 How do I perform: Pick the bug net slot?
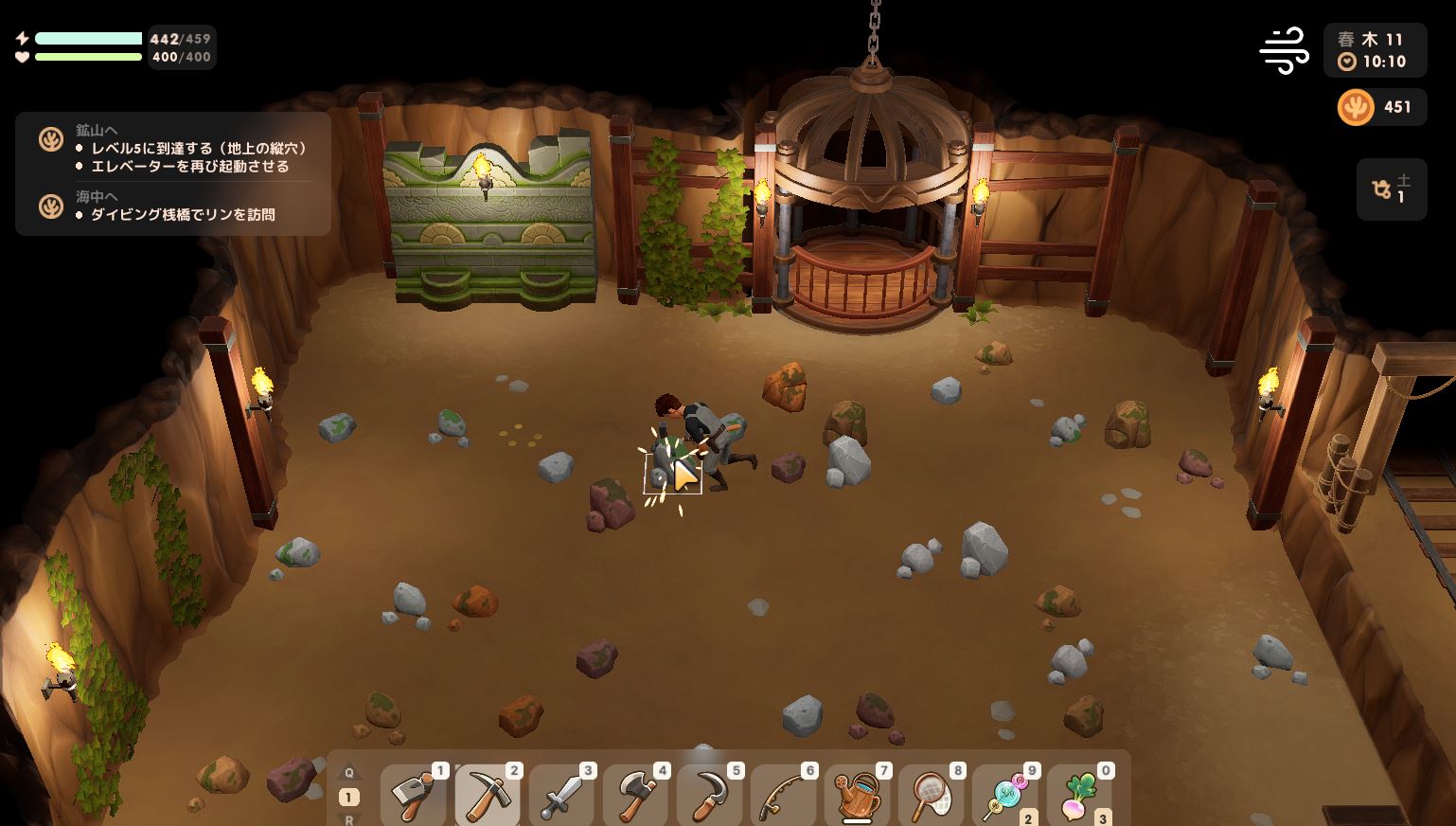pos(931,796)
